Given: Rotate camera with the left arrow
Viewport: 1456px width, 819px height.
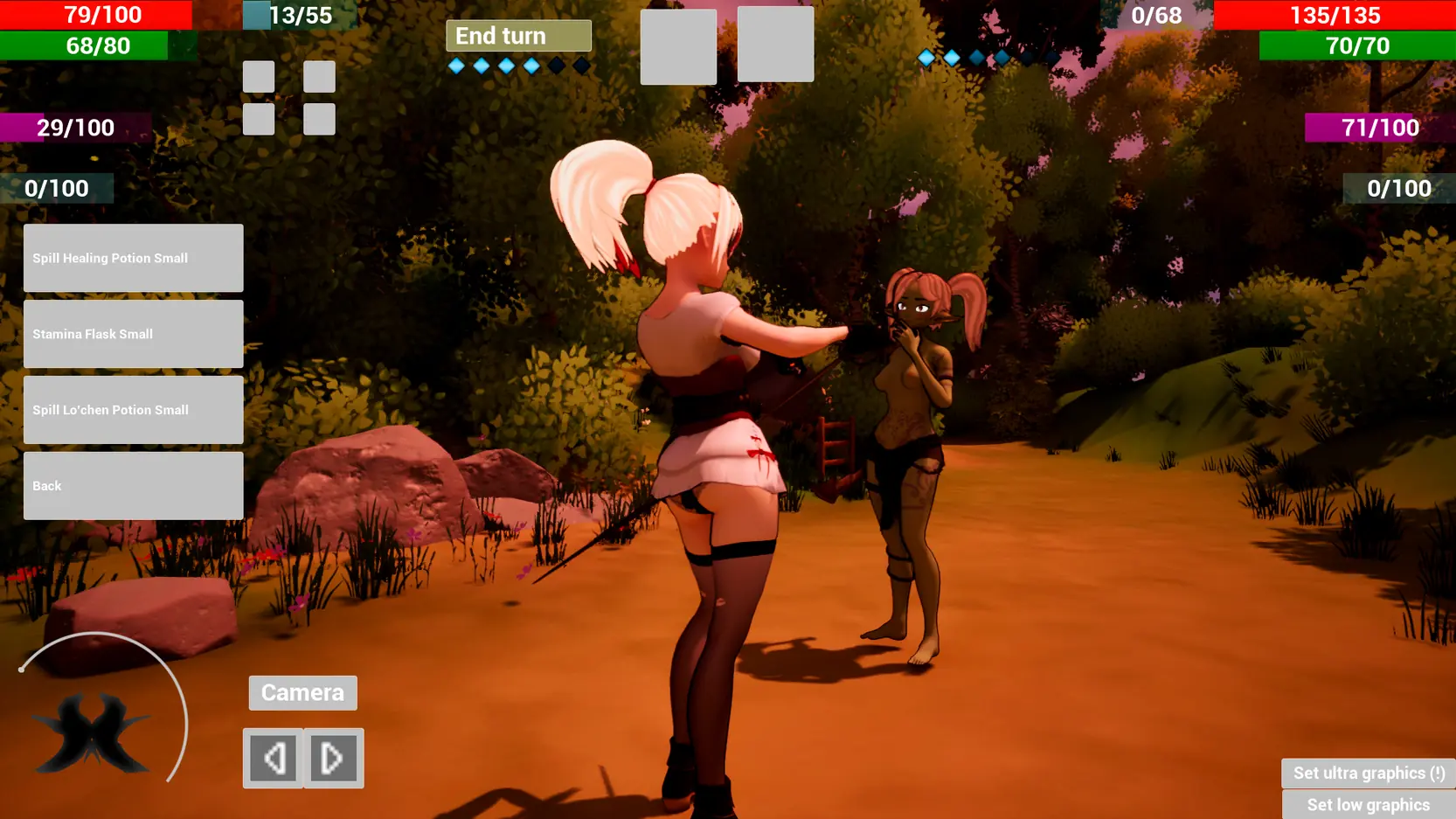Looking at the screenshot, I should pos(274,759).
